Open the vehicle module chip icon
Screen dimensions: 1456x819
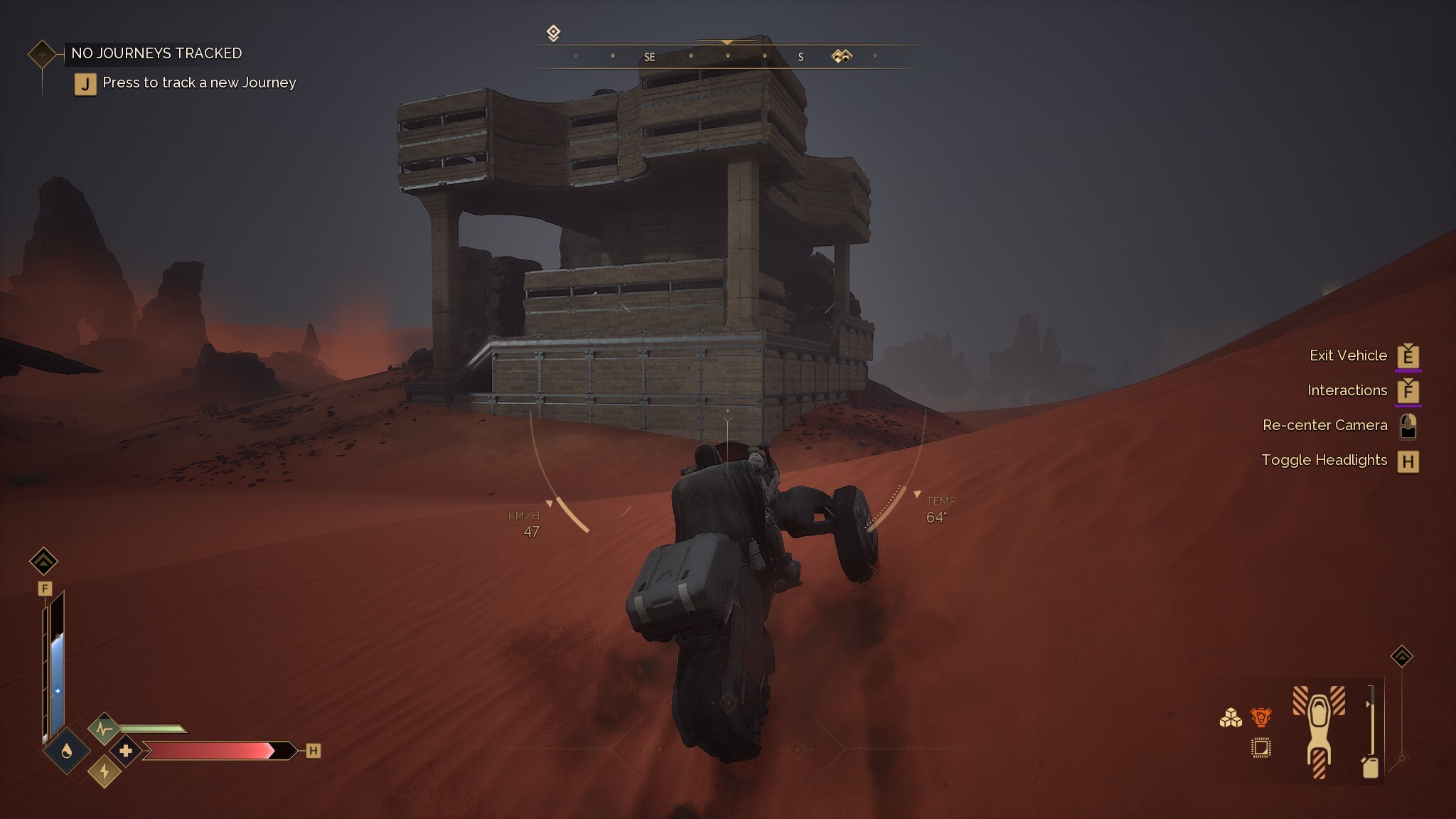pyautogui.click(x=1261, y=749)
